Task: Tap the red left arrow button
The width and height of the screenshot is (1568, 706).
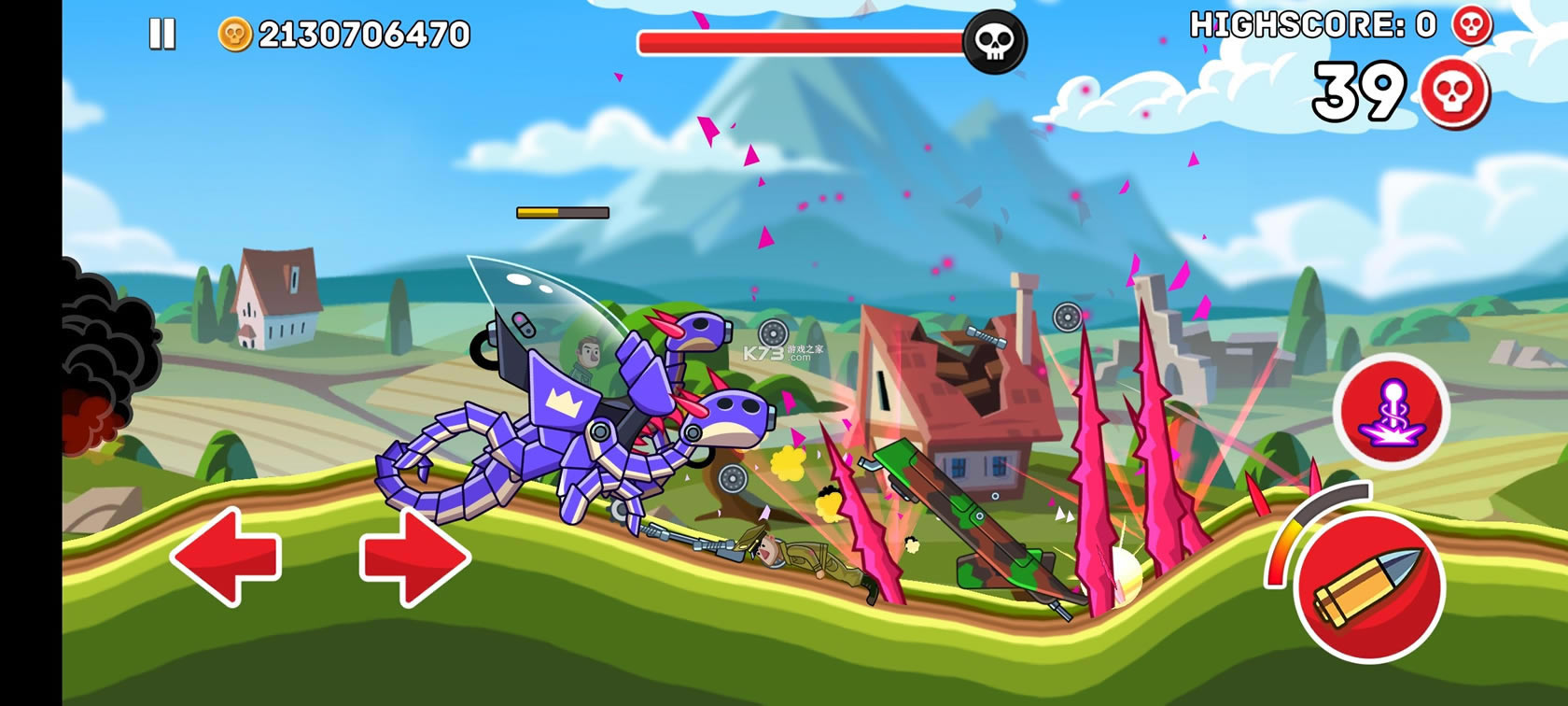Action: tap(225, 557)
